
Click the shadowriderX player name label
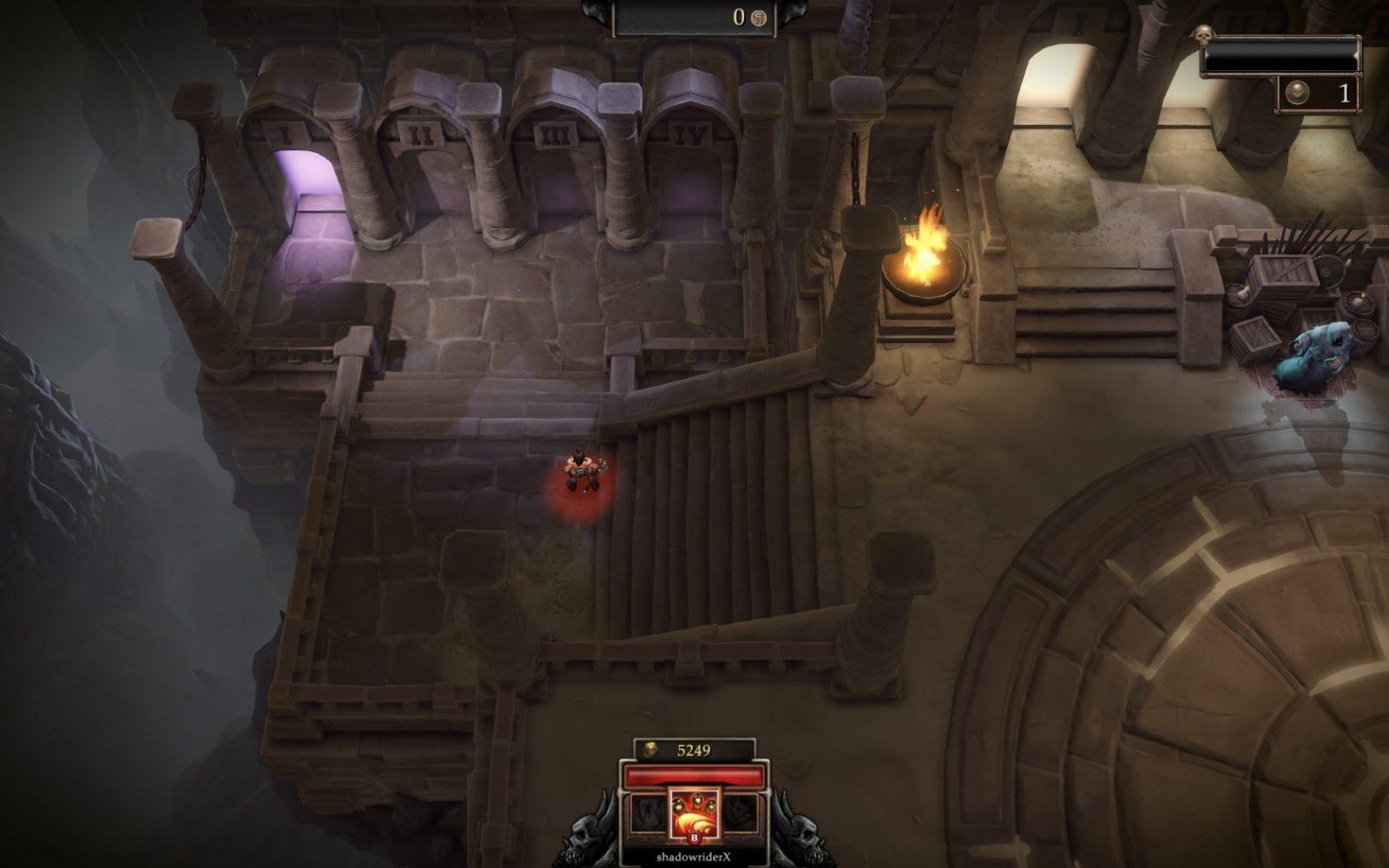pyautogui.click(x=693, y=857)
